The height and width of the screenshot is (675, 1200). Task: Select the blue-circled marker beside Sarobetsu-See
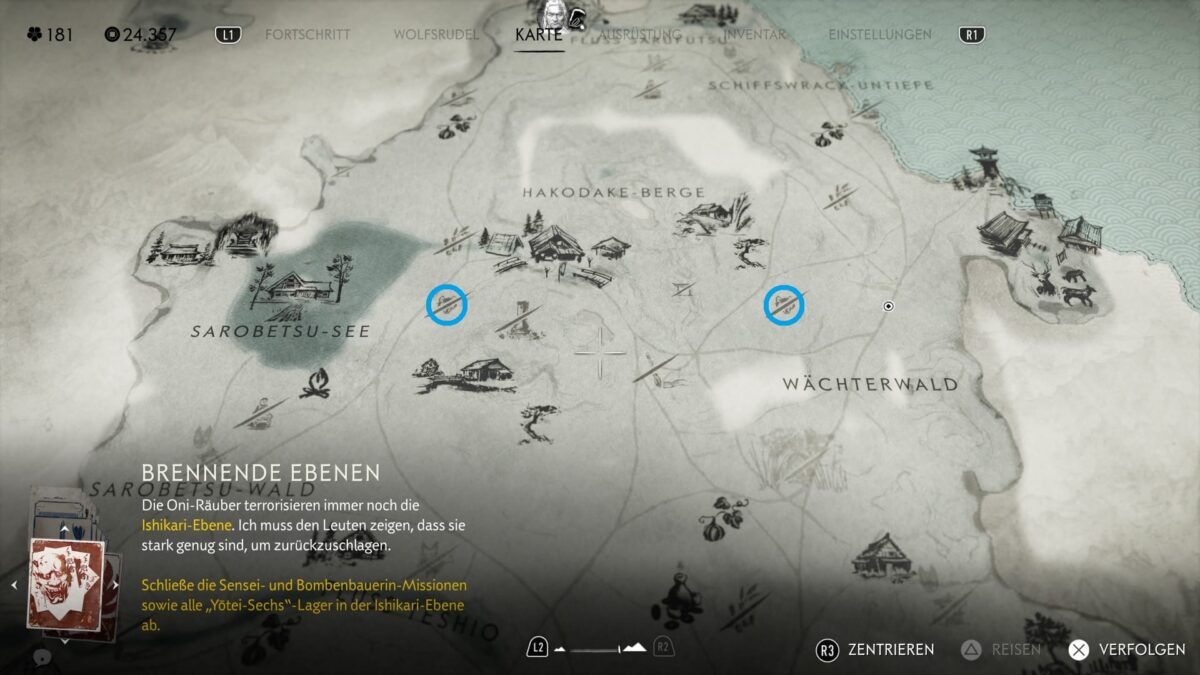pos(447,304)
